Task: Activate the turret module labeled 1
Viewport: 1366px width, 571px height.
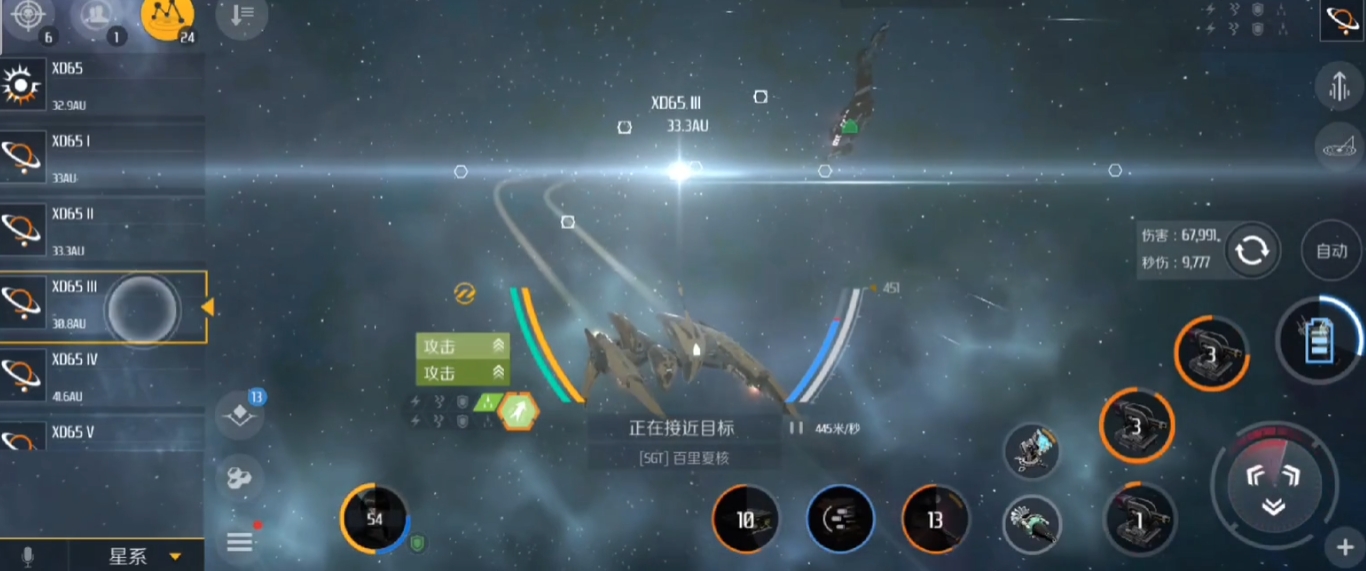Action: point(1139,519)
